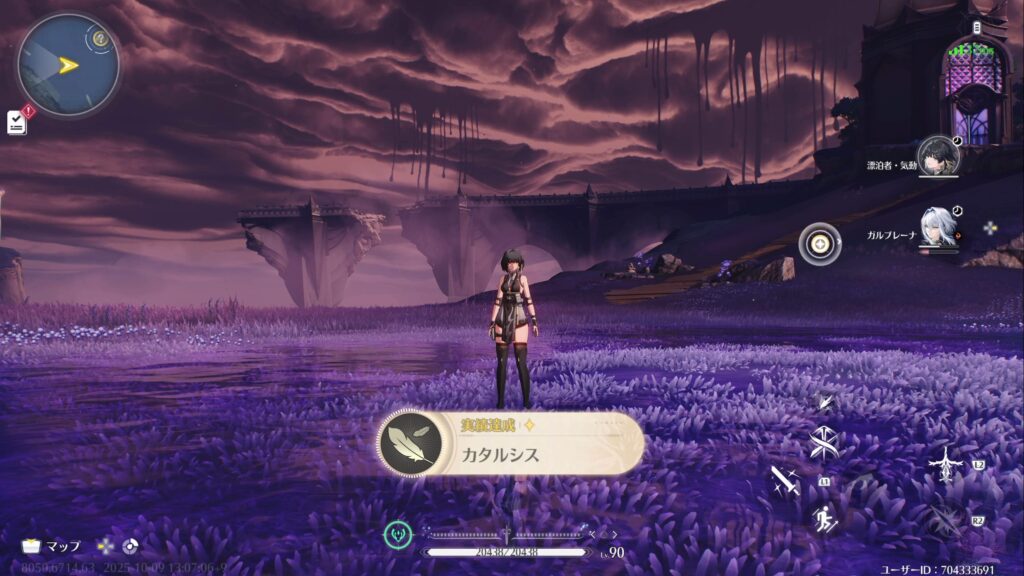Open the quest checklist icon with red alert
The height and width of the screenshot is (576, 1024).
point(17,121)
